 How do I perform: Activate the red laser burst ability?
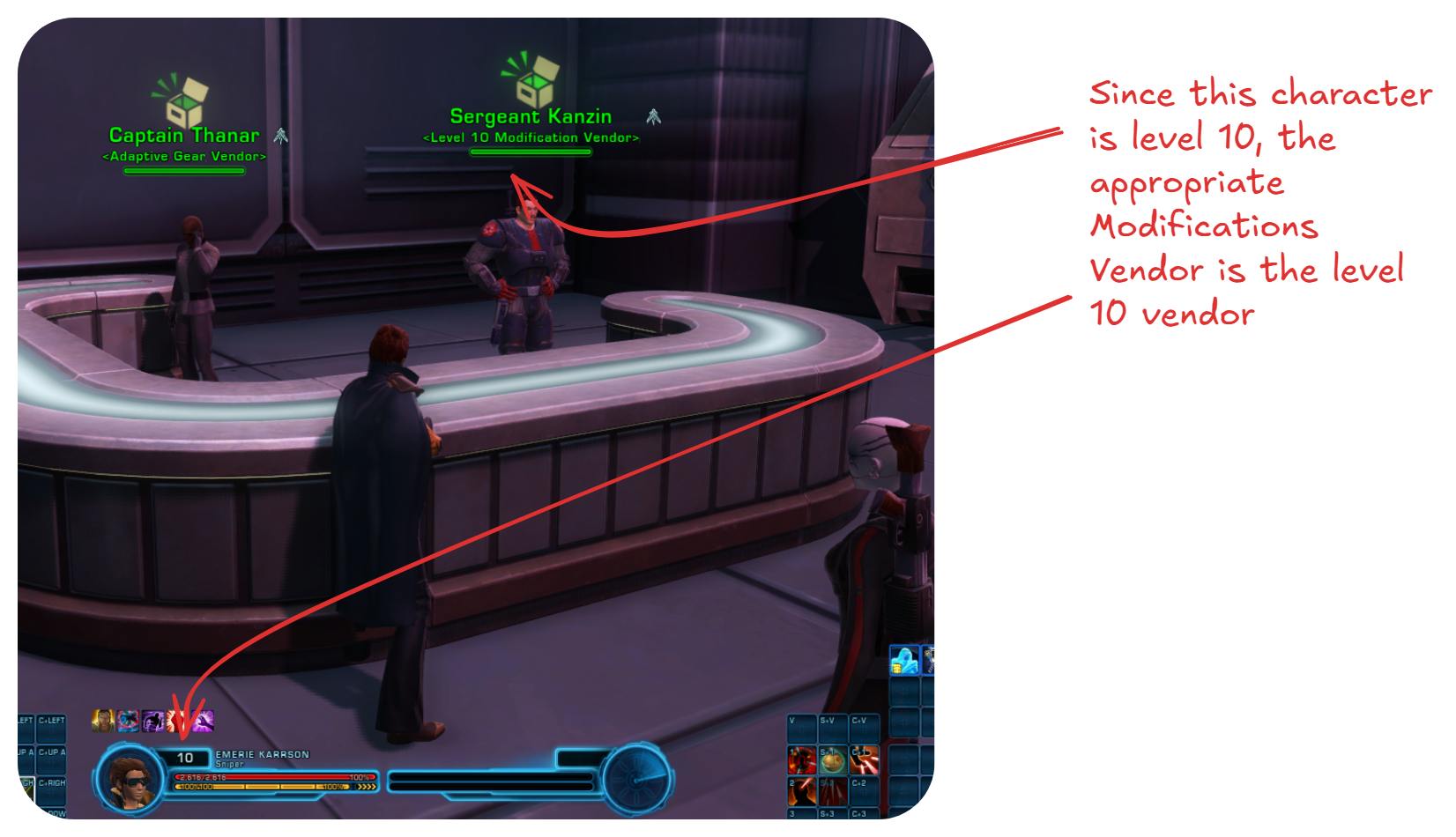point(865,759)
